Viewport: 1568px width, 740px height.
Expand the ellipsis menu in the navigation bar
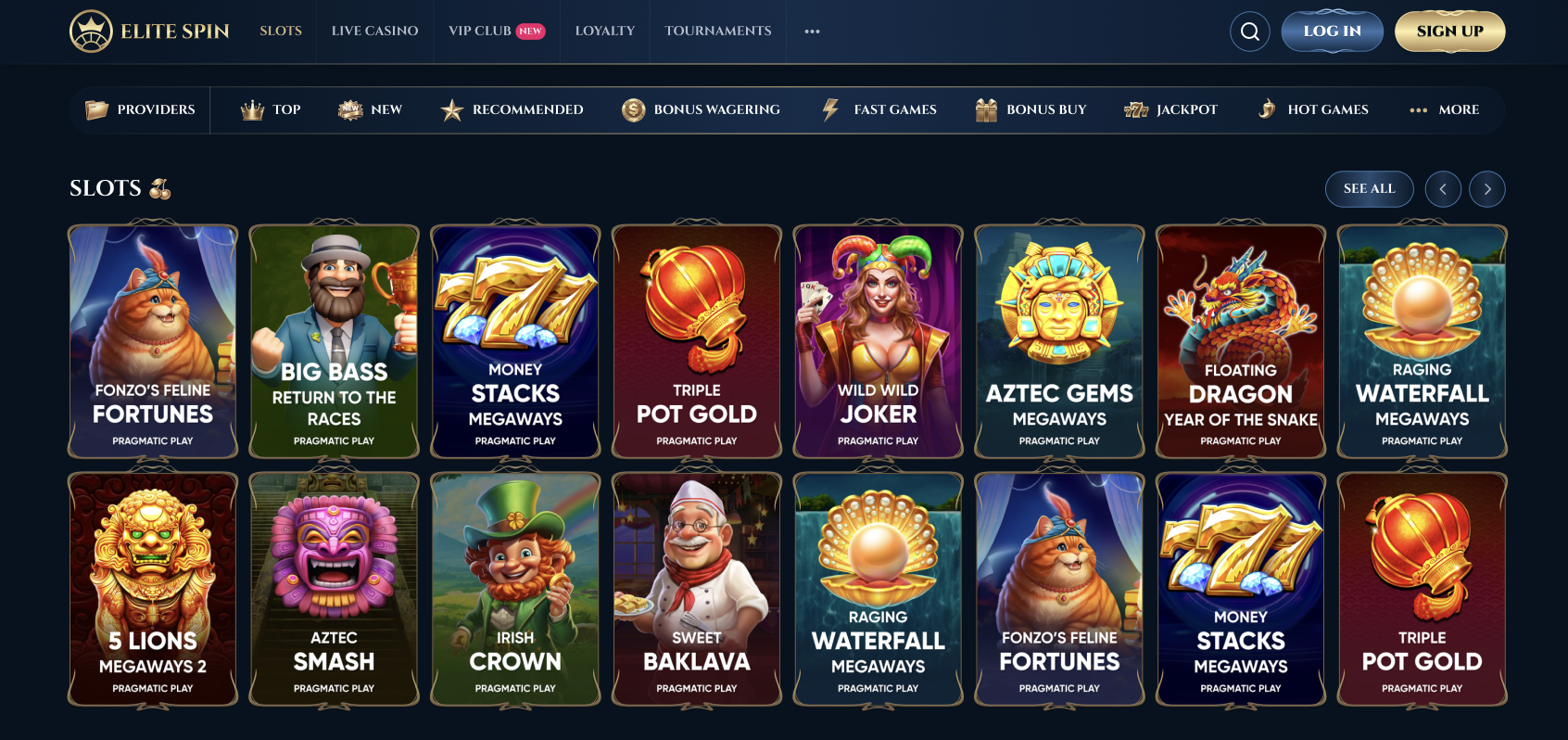(812, 31)
